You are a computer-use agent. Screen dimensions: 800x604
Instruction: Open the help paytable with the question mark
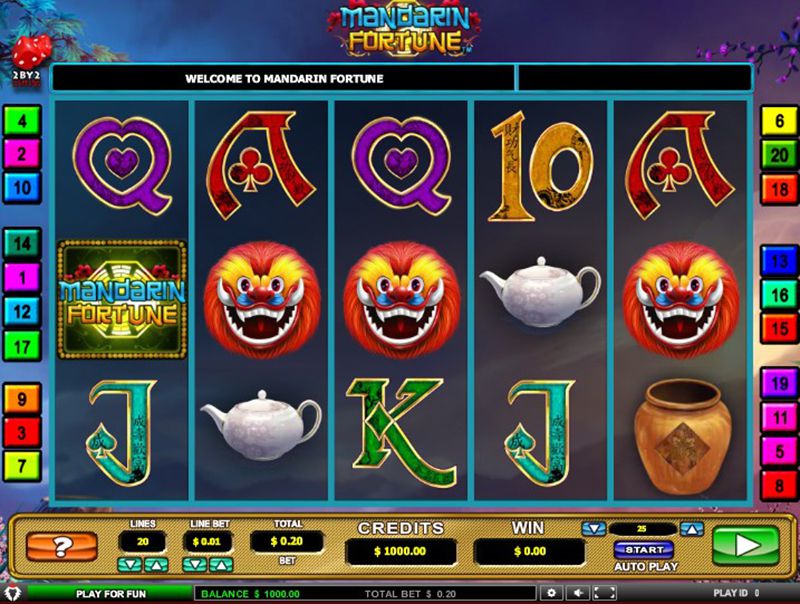(61, 547)
